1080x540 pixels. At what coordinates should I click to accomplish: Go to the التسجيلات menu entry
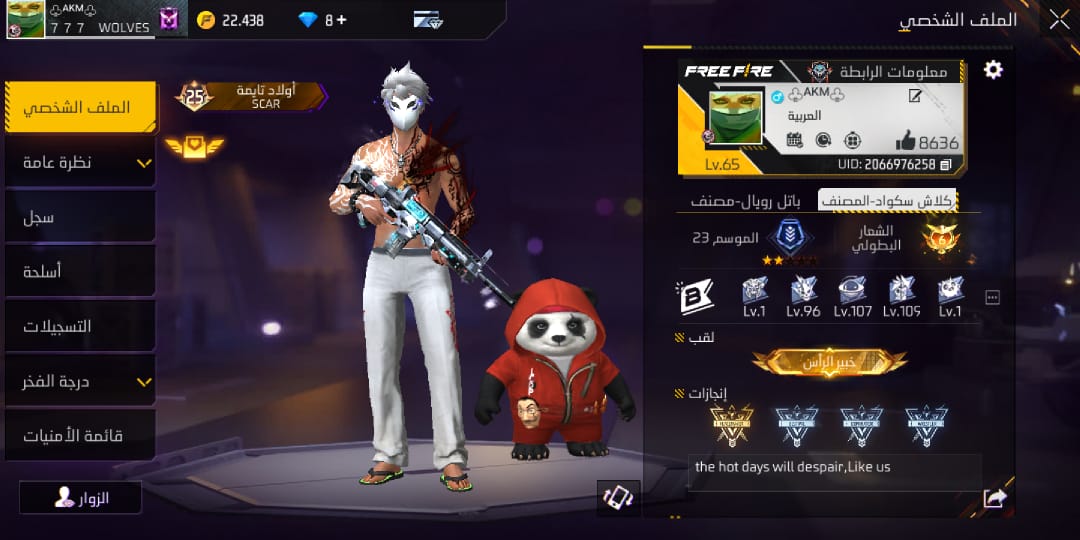[x=81, y=326]
